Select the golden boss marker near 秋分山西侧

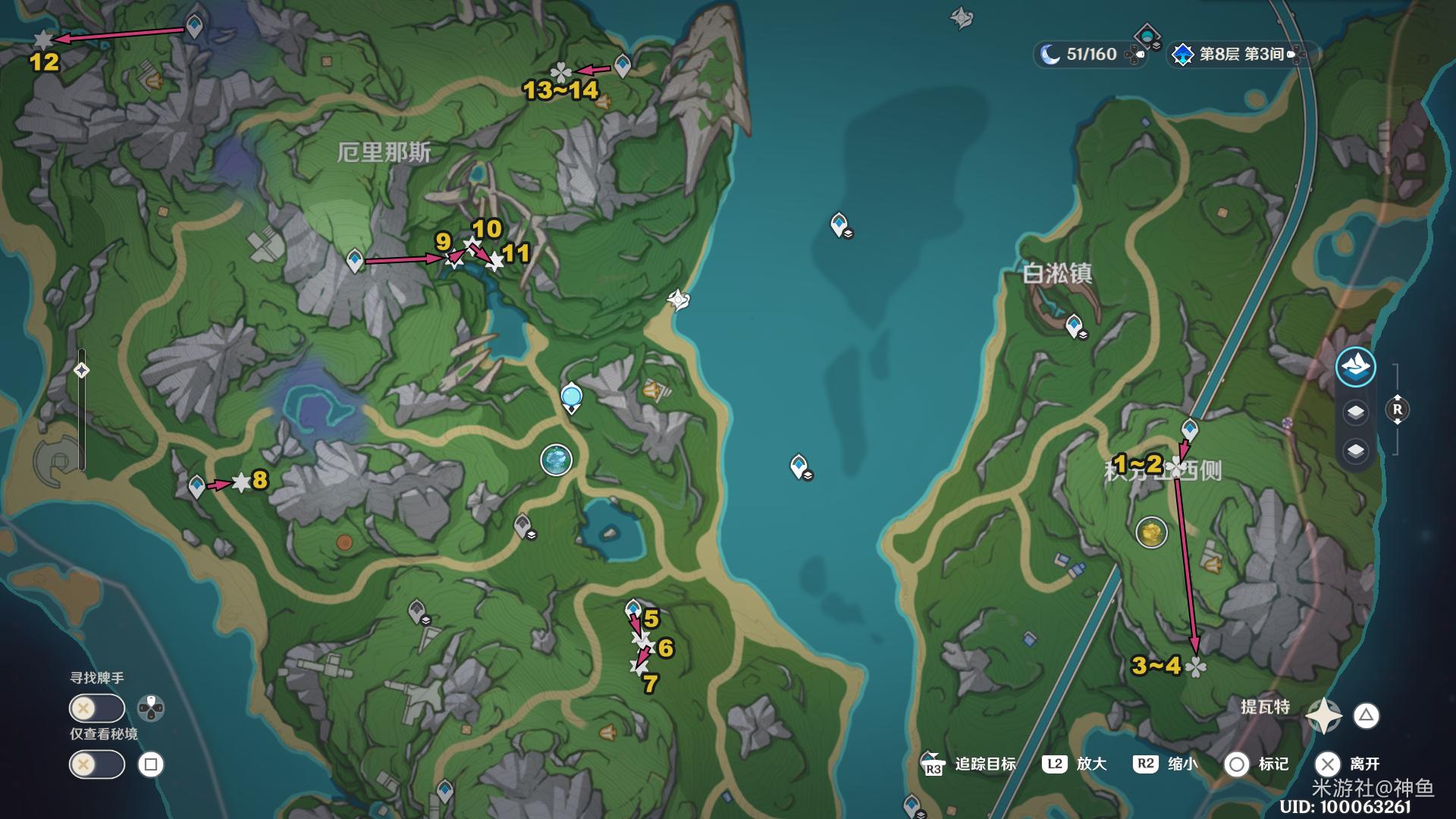pos(1151,532)
